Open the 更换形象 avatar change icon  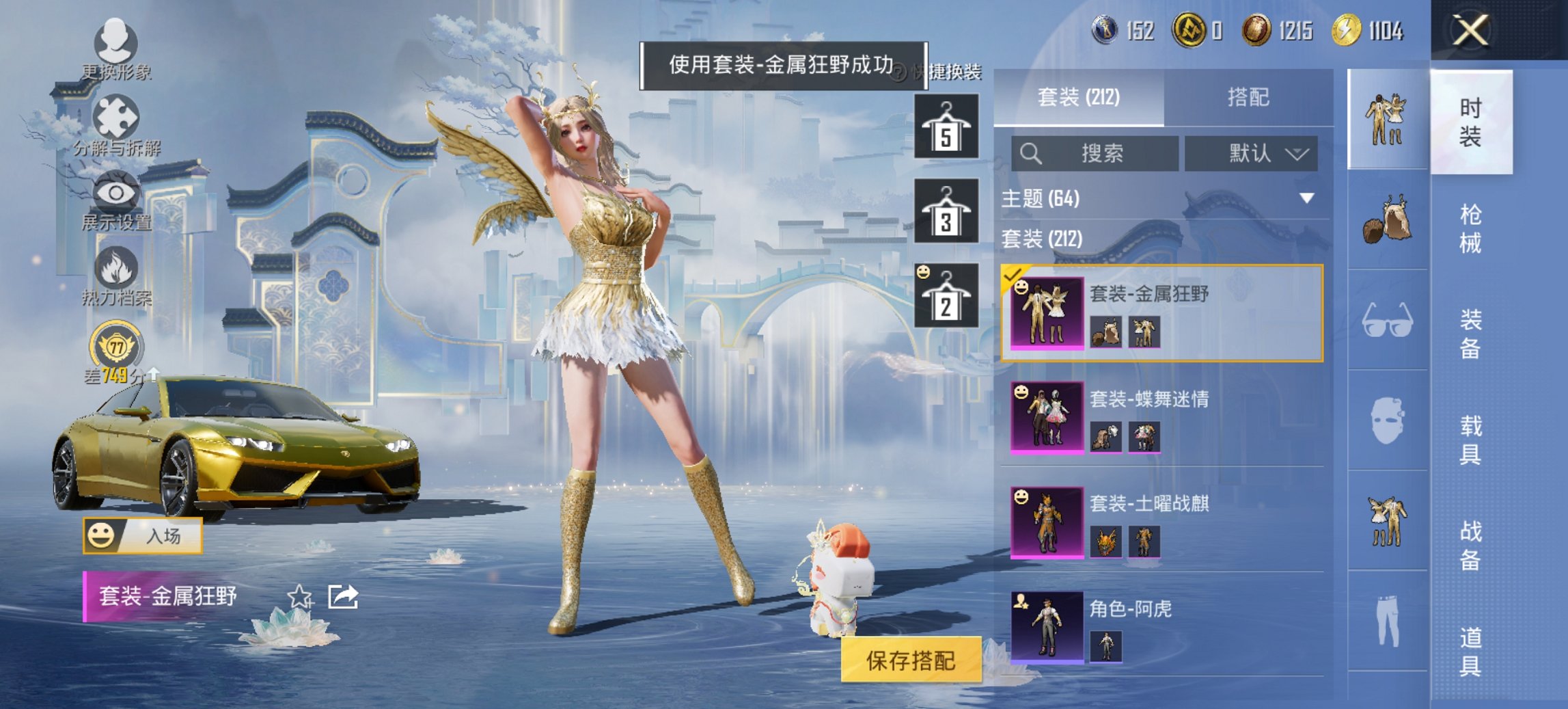(x=118, y=44)
